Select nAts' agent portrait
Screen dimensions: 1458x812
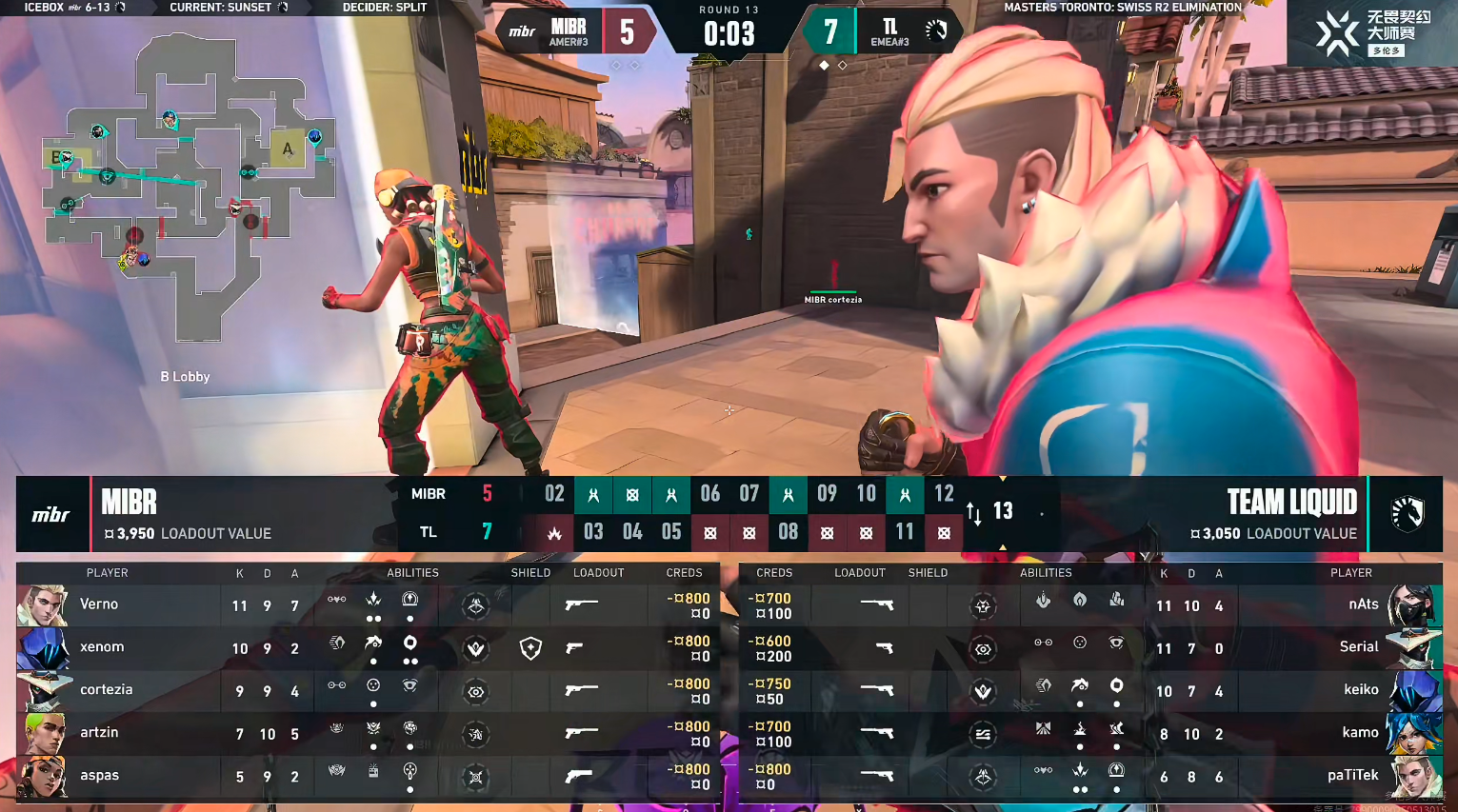click(x=1413, y=605)
